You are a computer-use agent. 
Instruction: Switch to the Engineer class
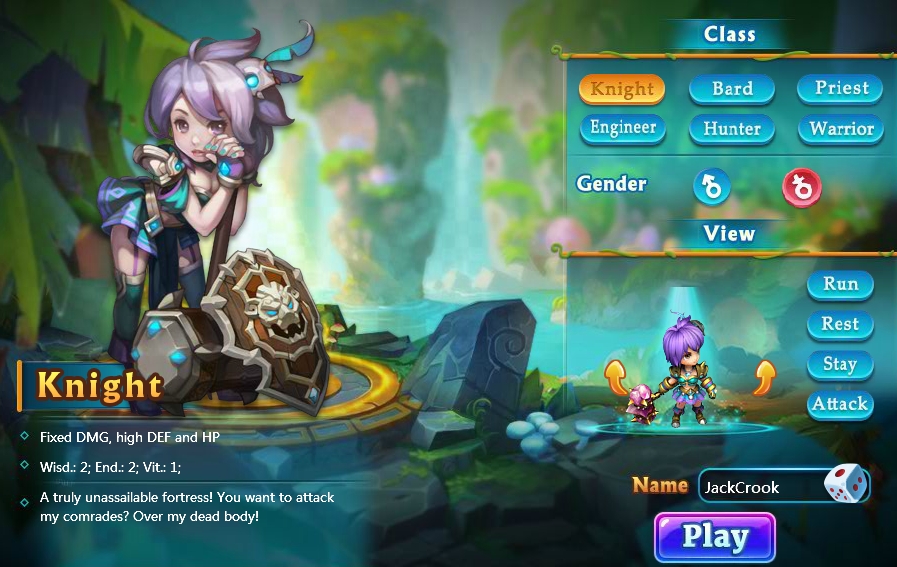[622, 128]
